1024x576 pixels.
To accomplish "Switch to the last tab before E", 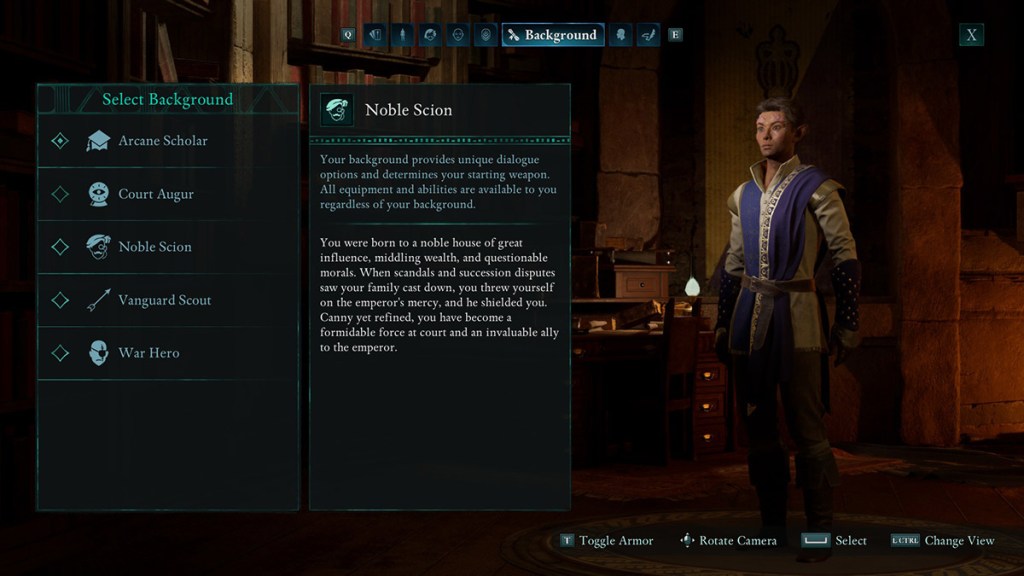I will [647, 35].
